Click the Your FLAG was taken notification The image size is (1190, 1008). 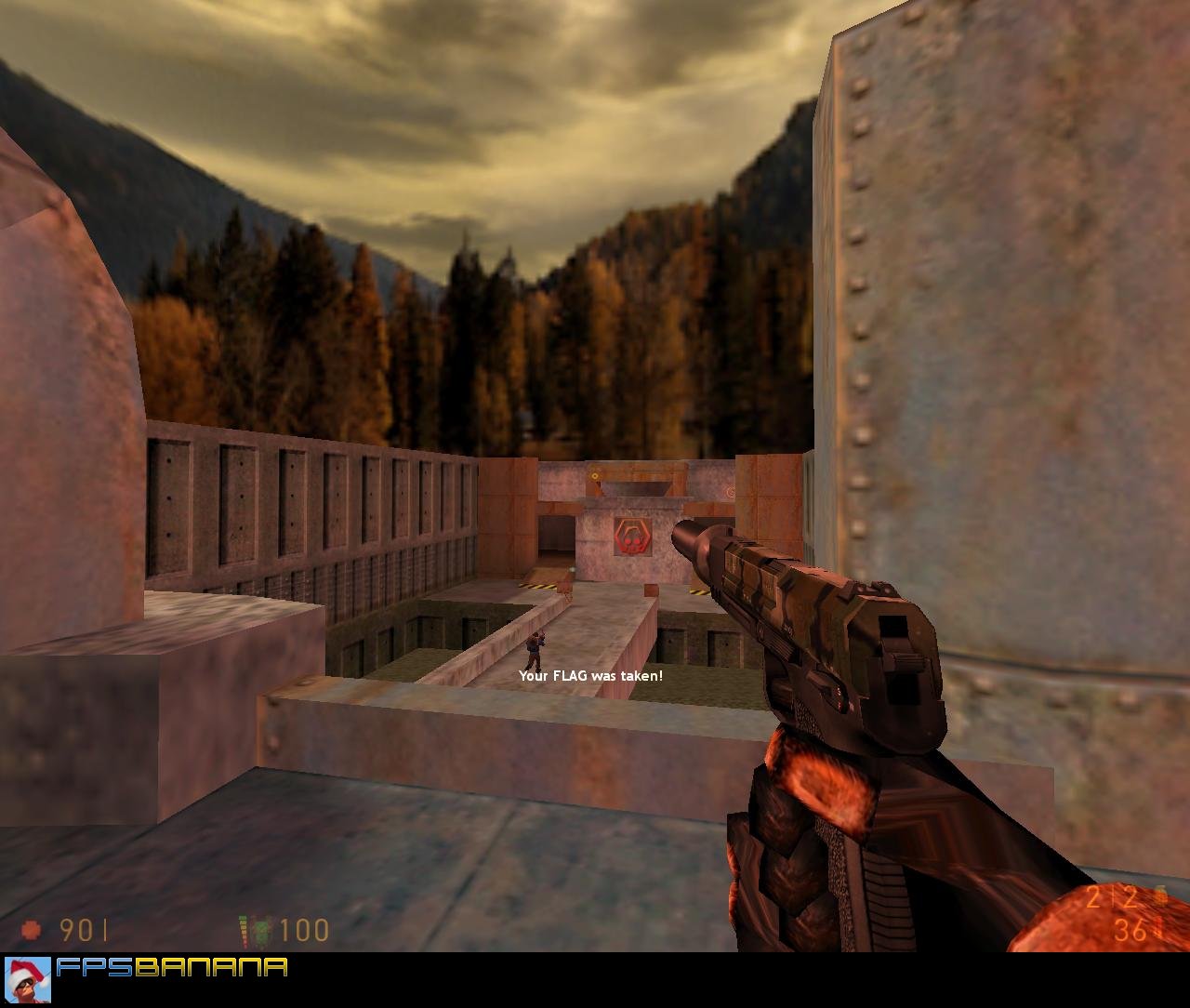pos(592,677)
